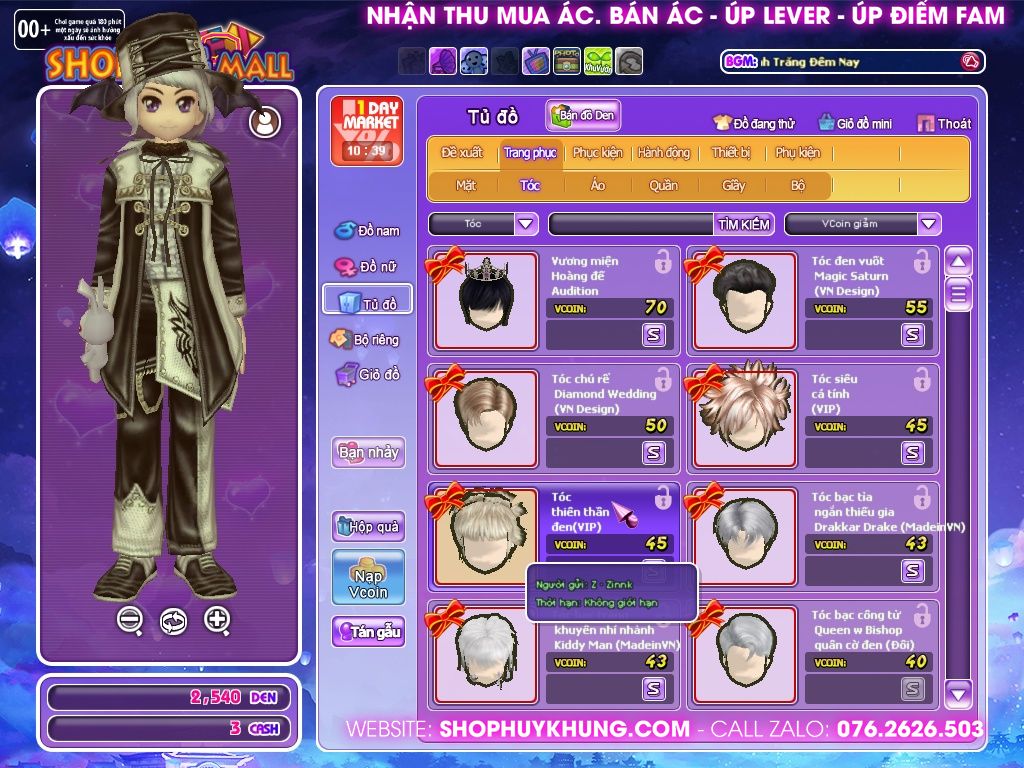Select the Giày subcategory
The height and width of the screenshot is (768, 1024).
[x=734, y=185]
